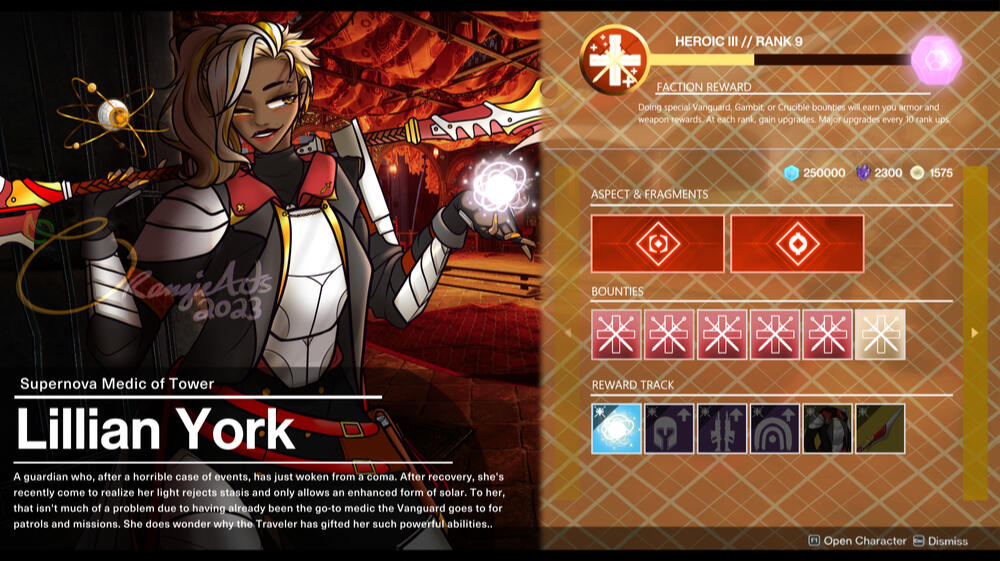Select the helmet upgrade in Reward Track
The image size is (1000, 561).
[x=669, y=428]
